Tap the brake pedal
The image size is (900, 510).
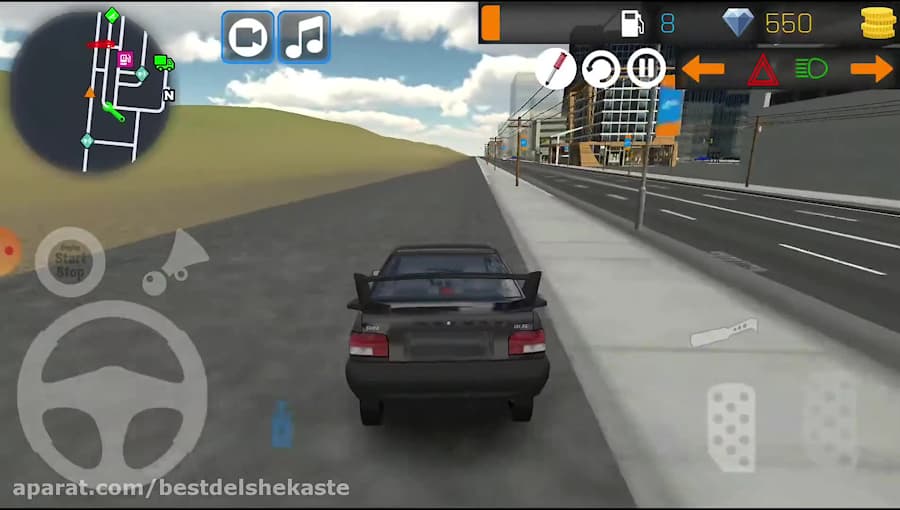[x=731, y=426]
